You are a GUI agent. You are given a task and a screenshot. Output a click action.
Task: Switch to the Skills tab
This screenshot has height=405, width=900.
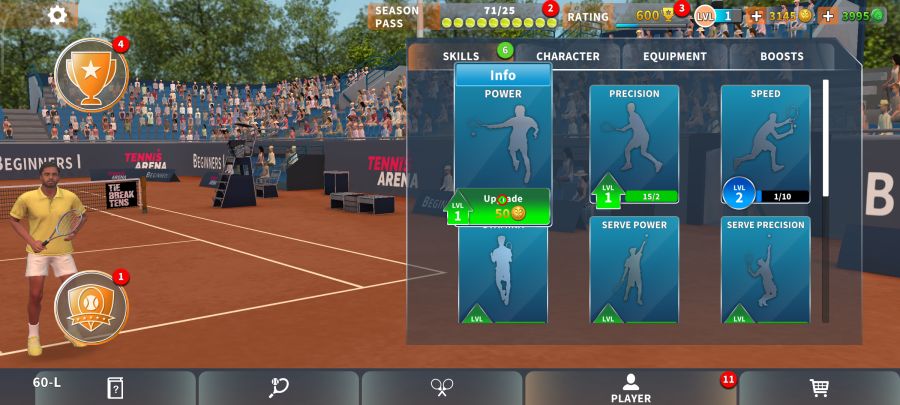point(462,56)
